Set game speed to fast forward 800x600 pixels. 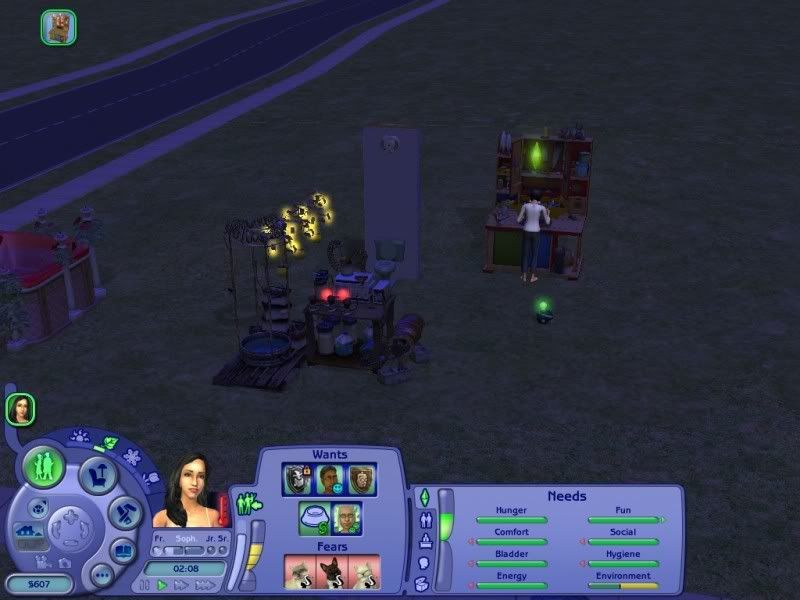pyautogui.click(x=180, y=584)
